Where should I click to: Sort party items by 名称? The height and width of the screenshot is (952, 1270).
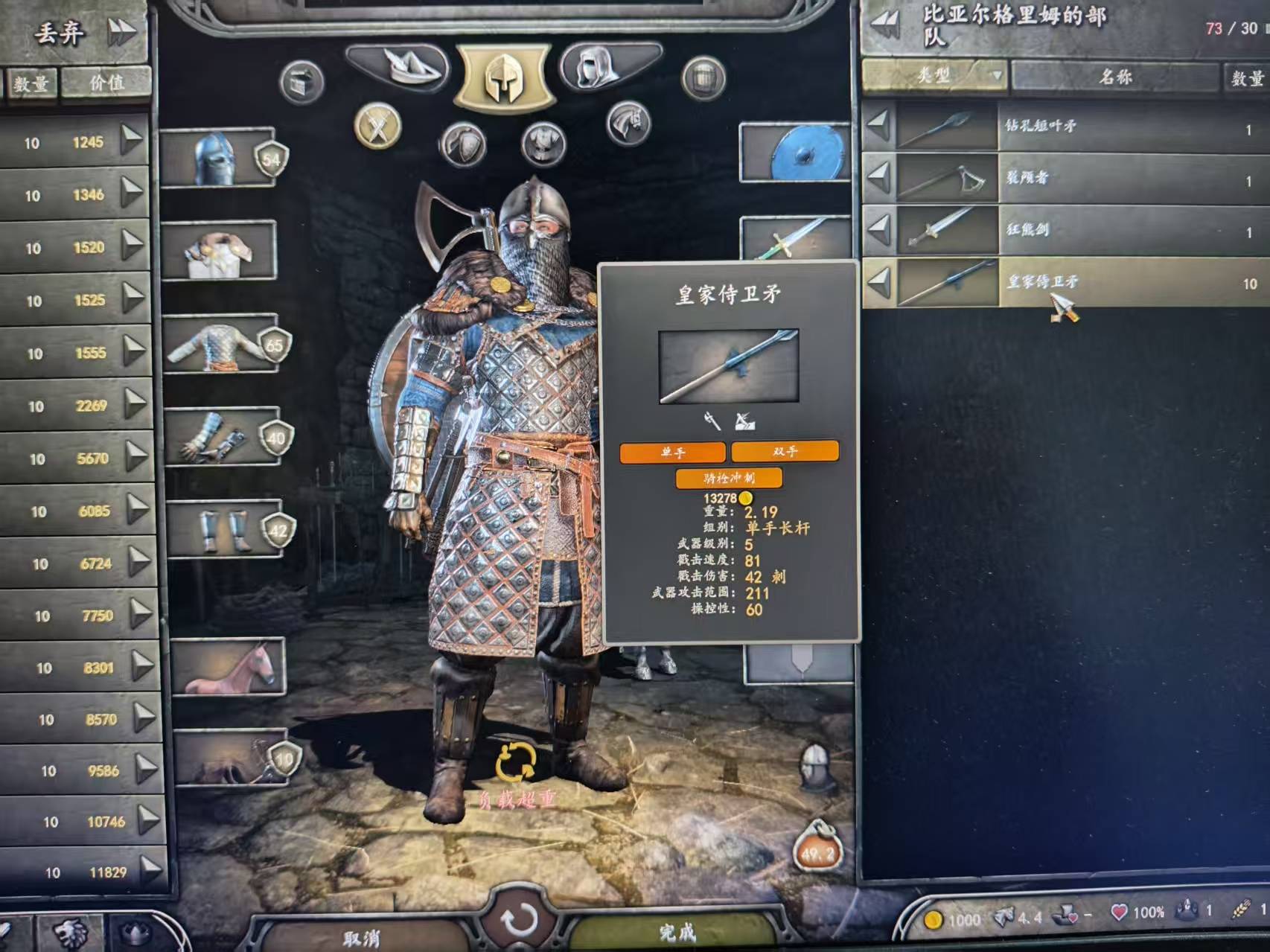pos(1114,77)
